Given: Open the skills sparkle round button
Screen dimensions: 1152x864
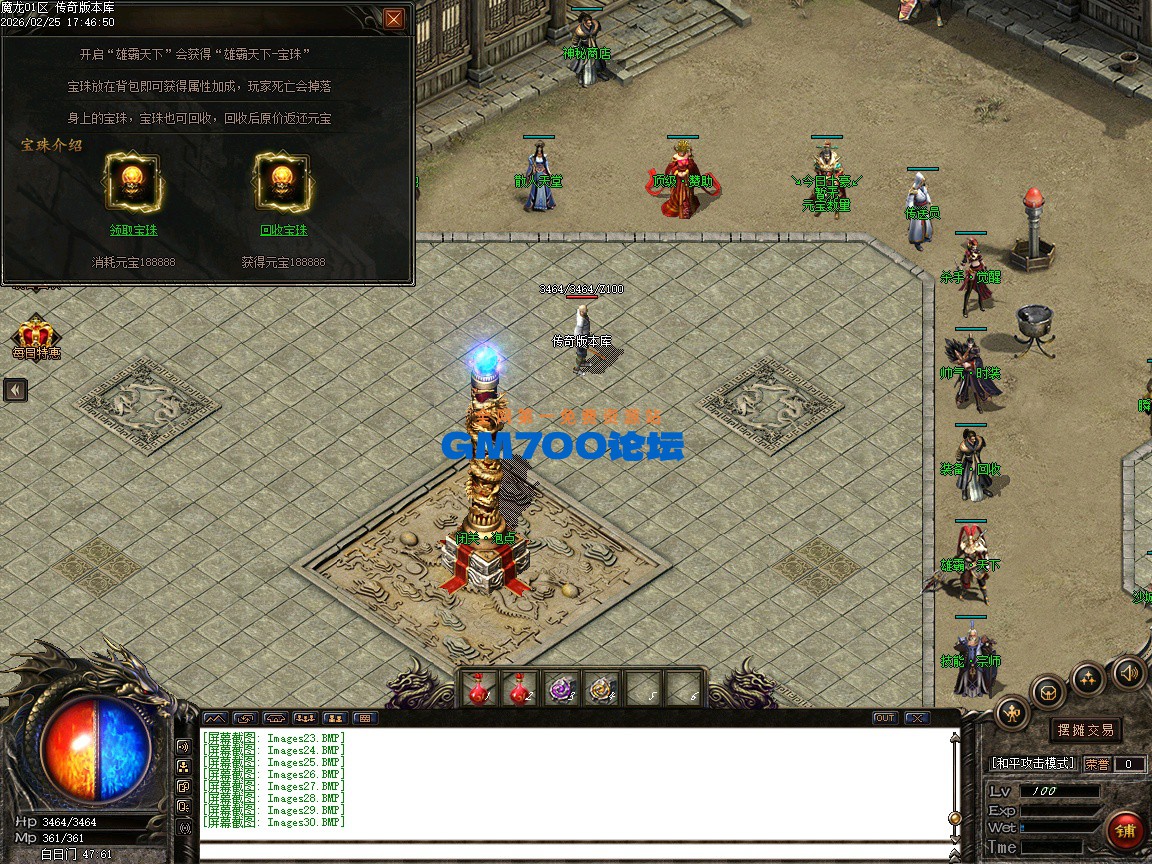Looking at the screenshot, I should [1088, 678].
